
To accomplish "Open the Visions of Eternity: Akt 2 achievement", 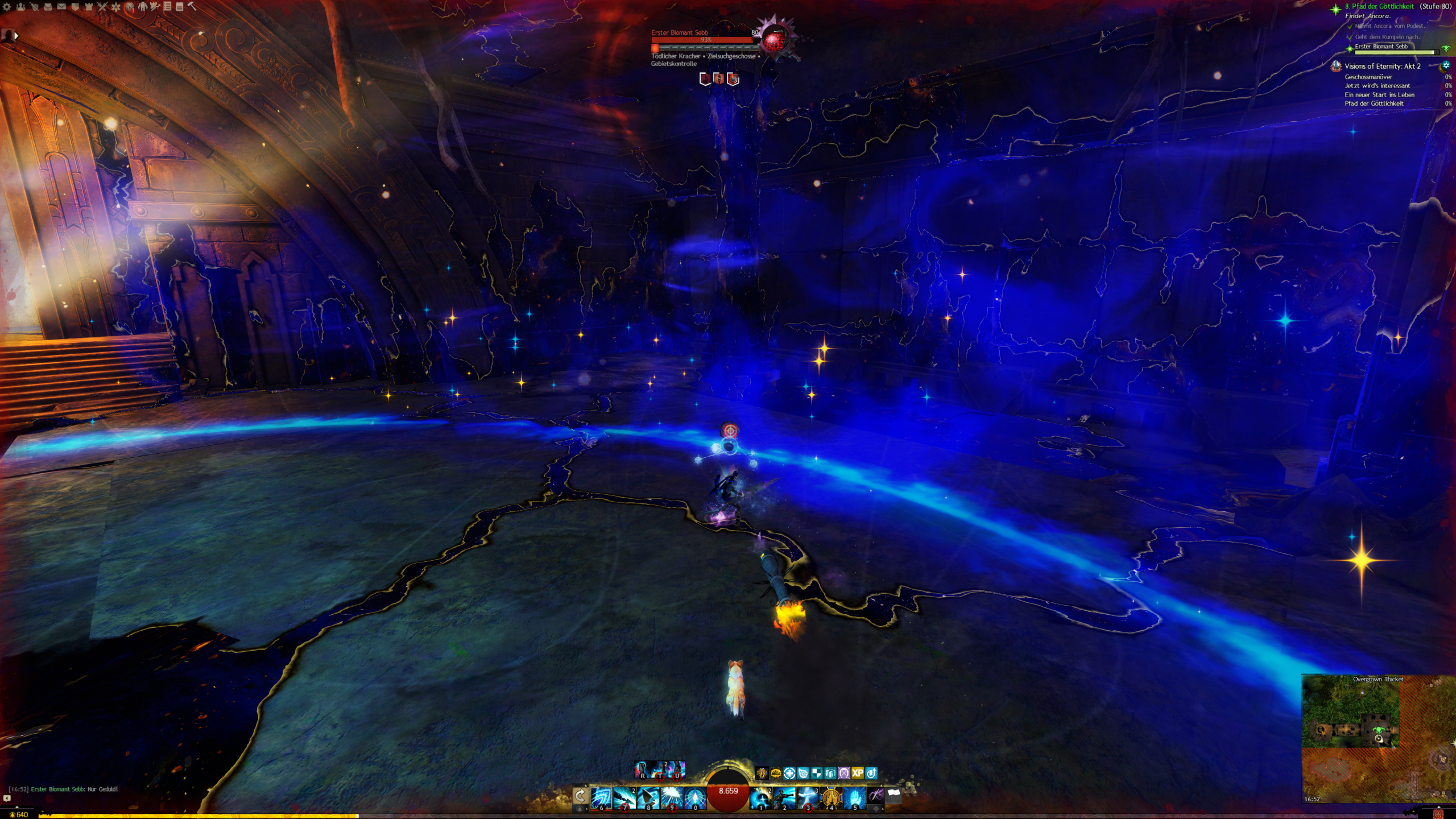I will (1382, 66).
